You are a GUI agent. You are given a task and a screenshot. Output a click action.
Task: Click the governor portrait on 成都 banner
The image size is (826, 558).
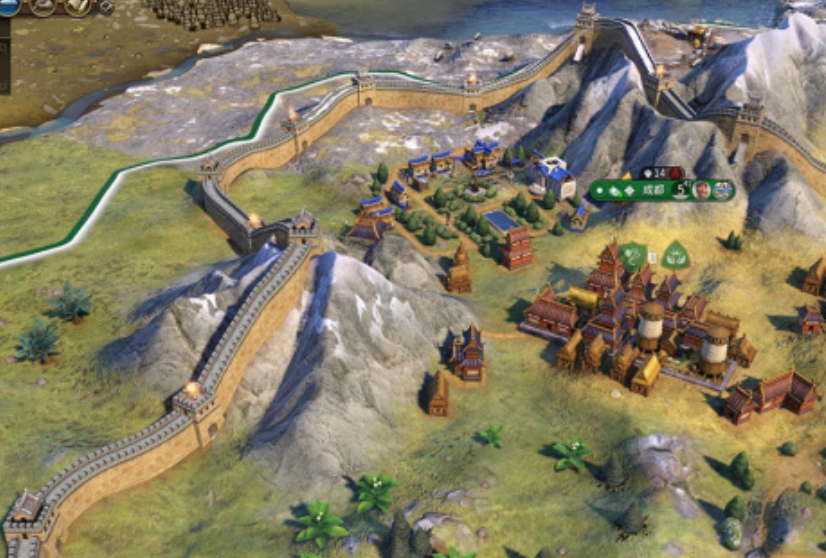703,190
